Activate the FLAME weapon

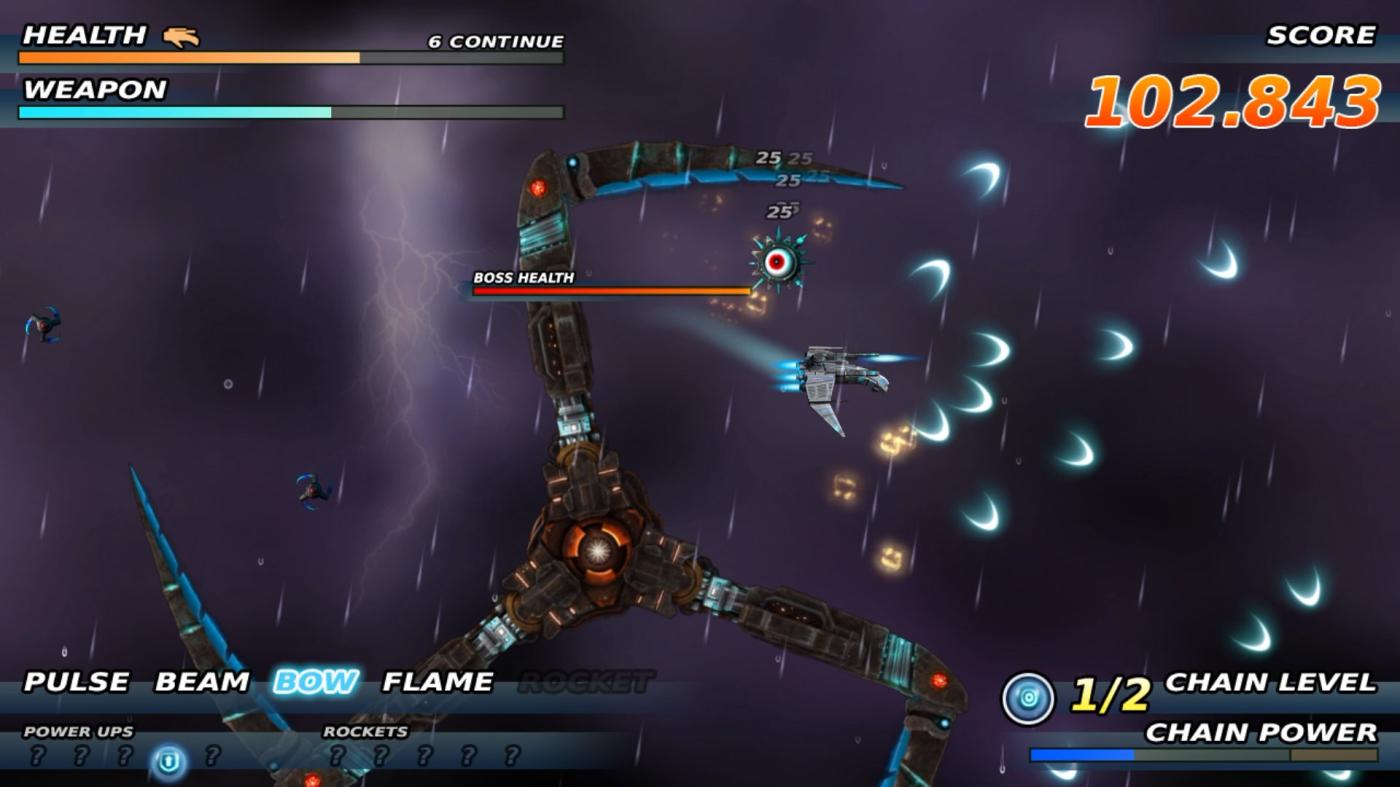click(x=438, y=682)
